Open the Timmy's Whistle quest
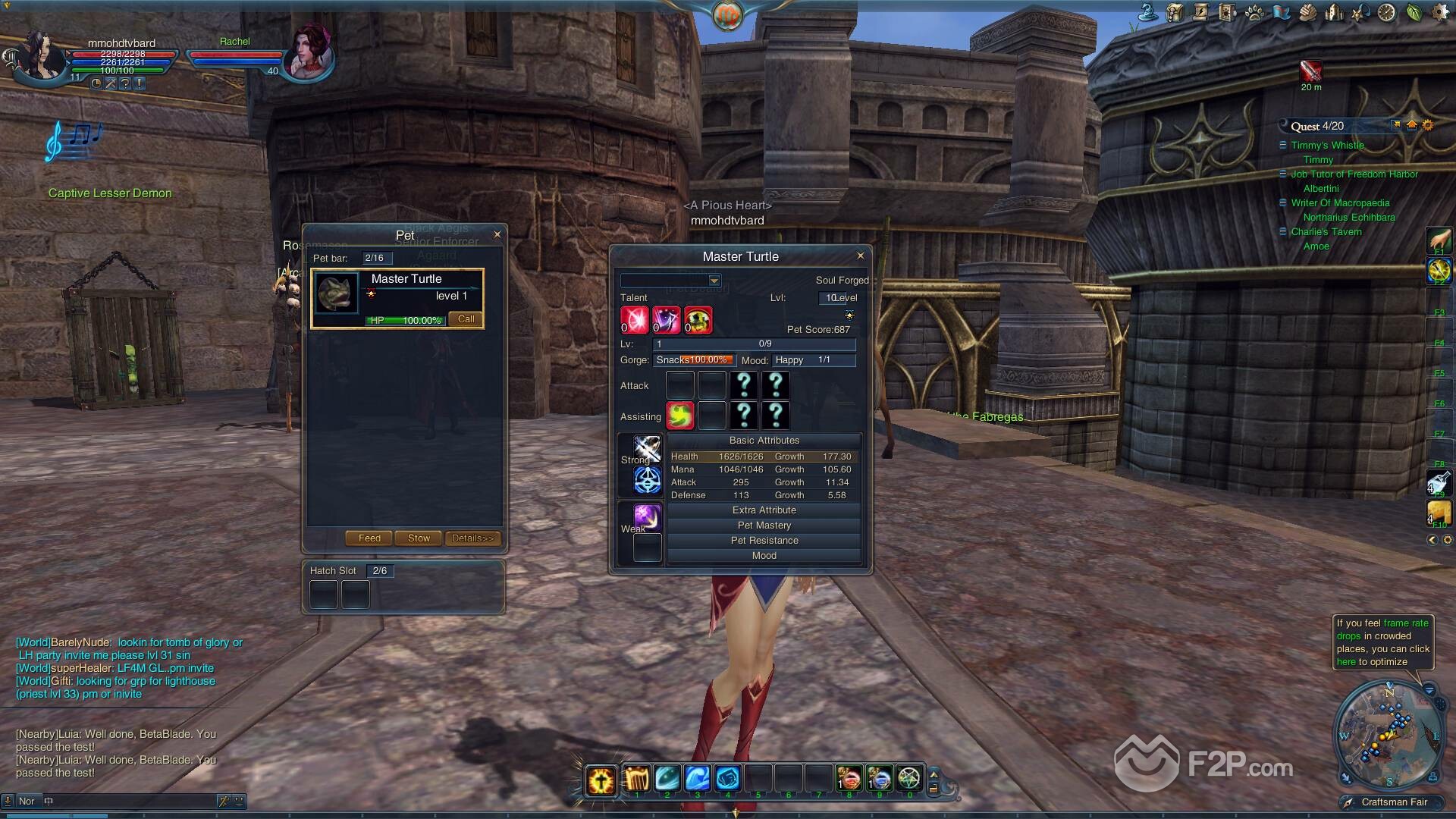 [1327, 146]
